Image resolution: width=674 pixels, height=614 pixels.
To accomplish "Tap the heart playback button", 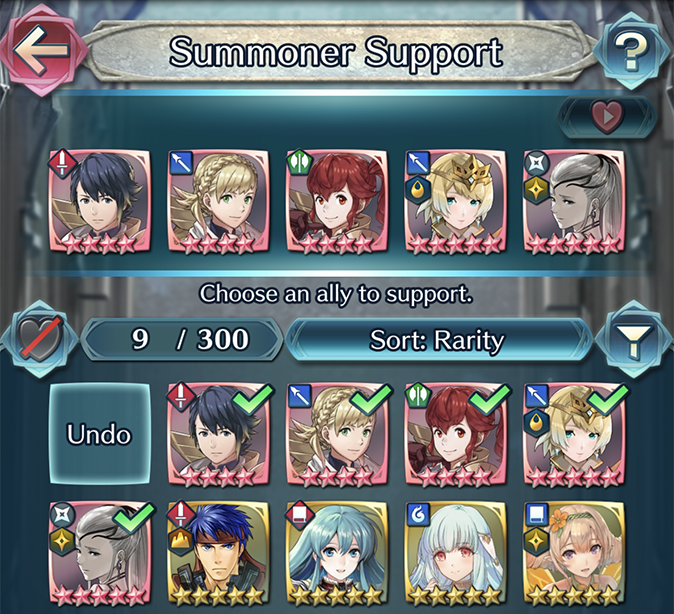I will (x=607, y=117).
